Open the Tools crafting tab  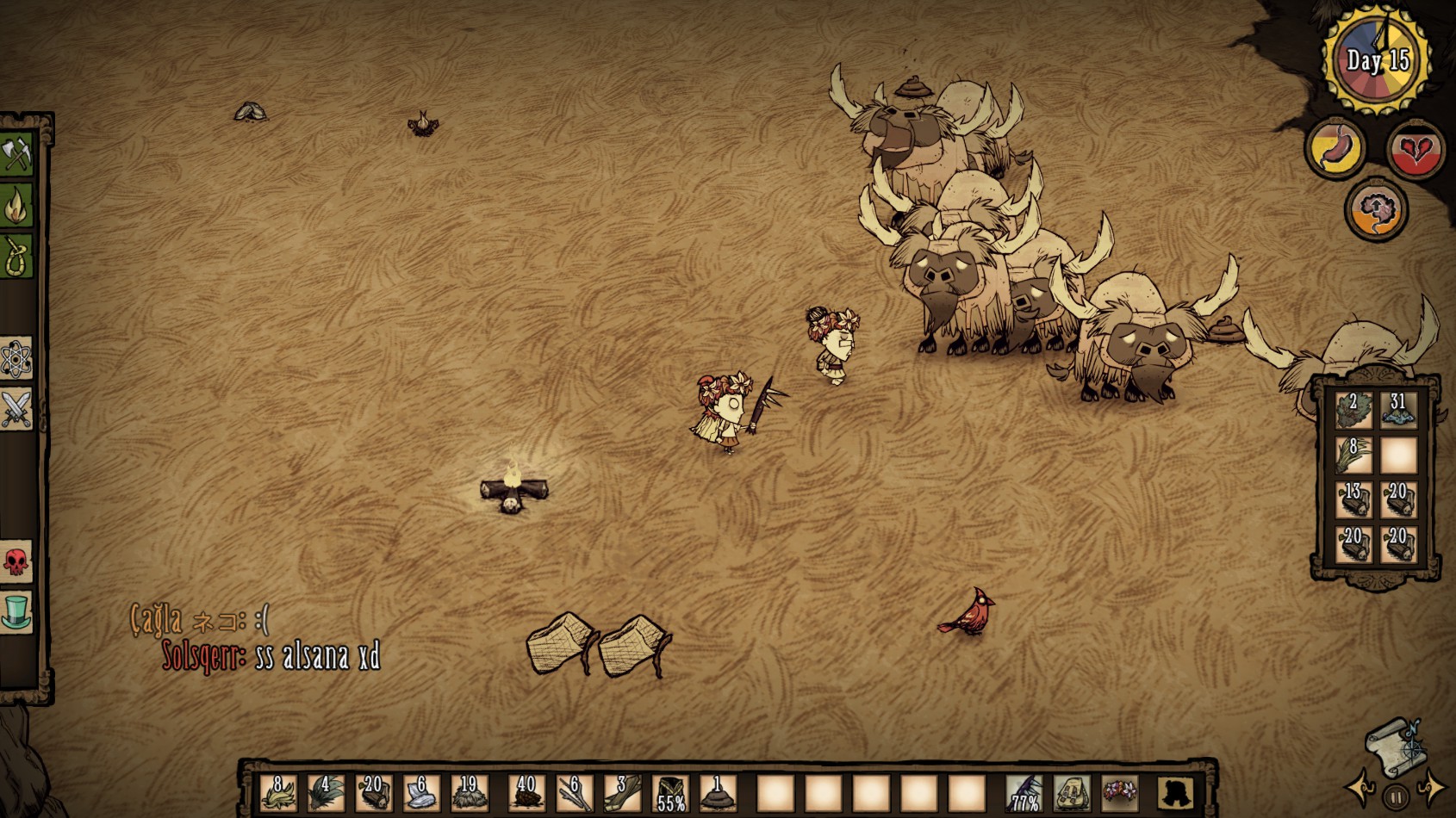16,155
